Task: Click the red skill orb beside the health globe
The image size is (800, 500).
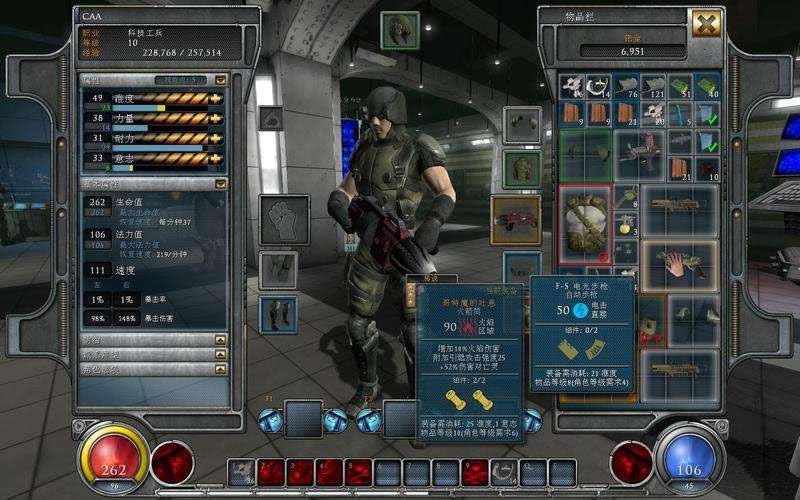Action: coord(172,463)
